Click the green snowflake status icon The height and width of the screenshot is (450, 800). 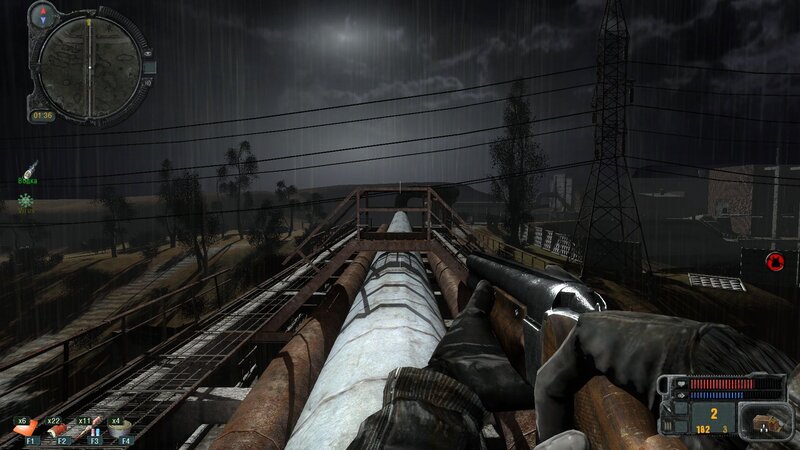point(25,200)
